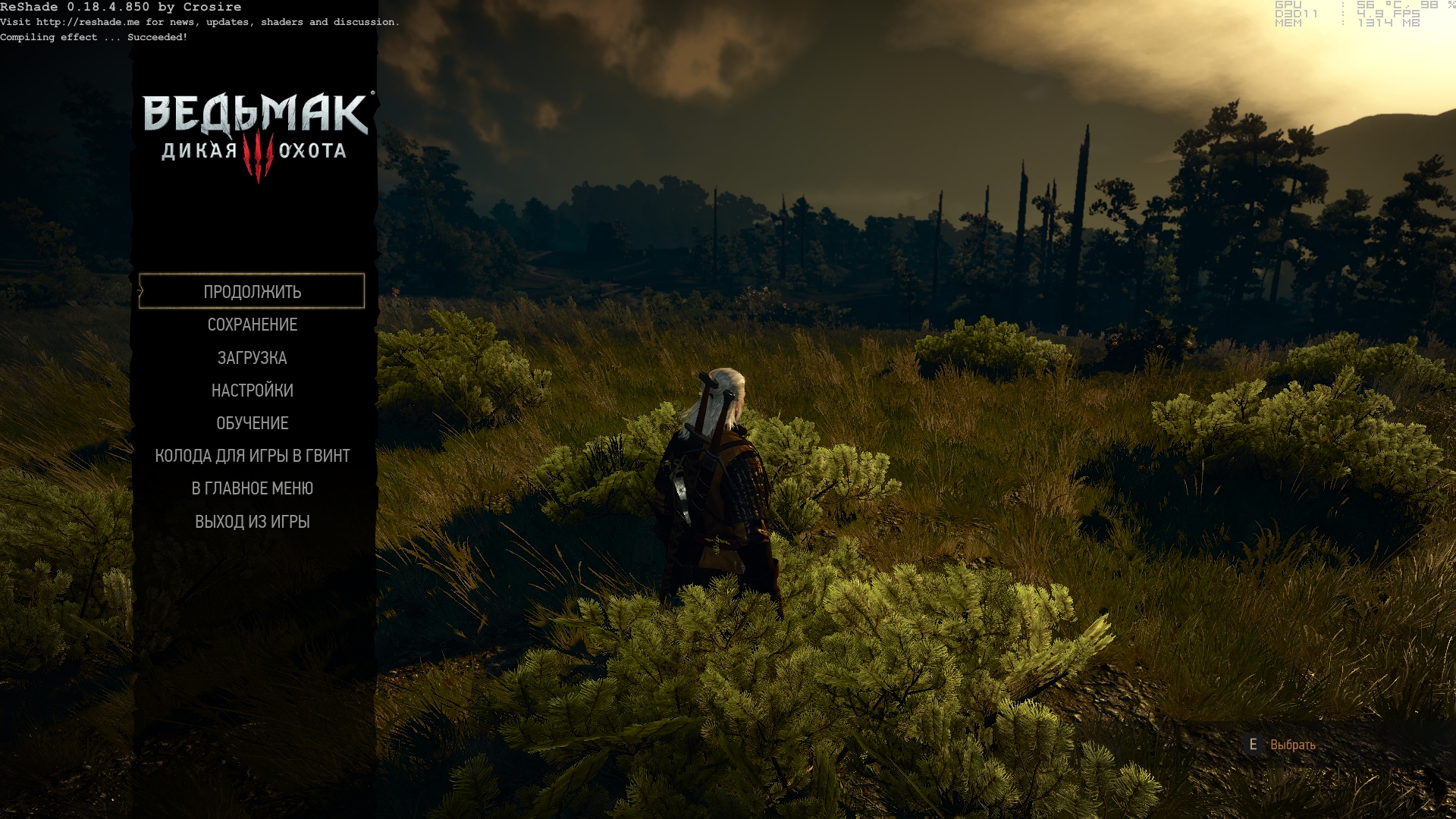The image size is (1456, 819).
Task: Click the ОБУЧЕНИЕ tutorial entry
Action: (252, 423)
